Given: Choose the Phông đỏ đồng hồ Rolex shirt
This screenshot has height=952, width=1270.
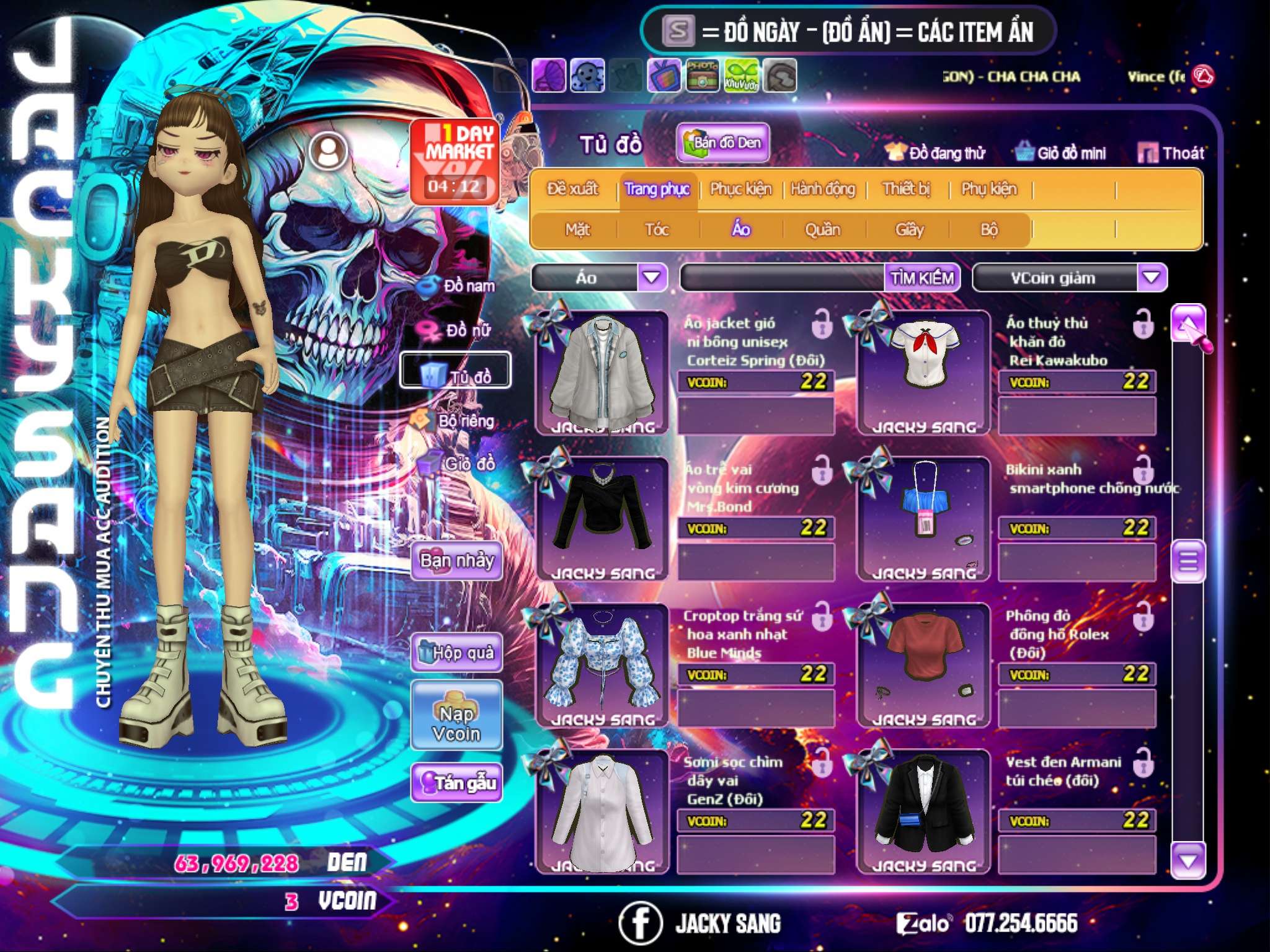Looking at the screenshot, I should [923, 664].
